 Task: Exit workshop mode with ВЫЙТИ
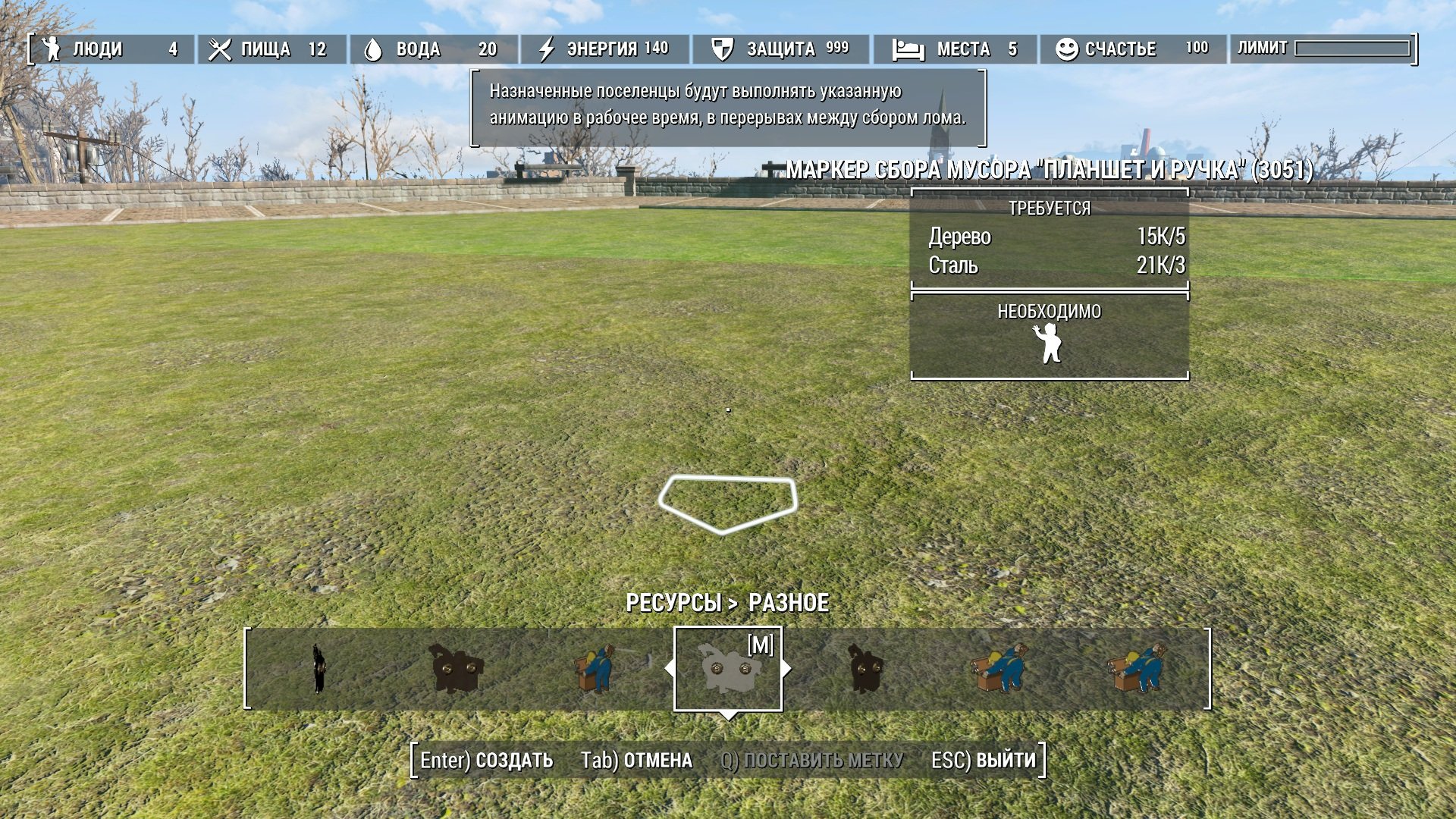pos(984,760)
